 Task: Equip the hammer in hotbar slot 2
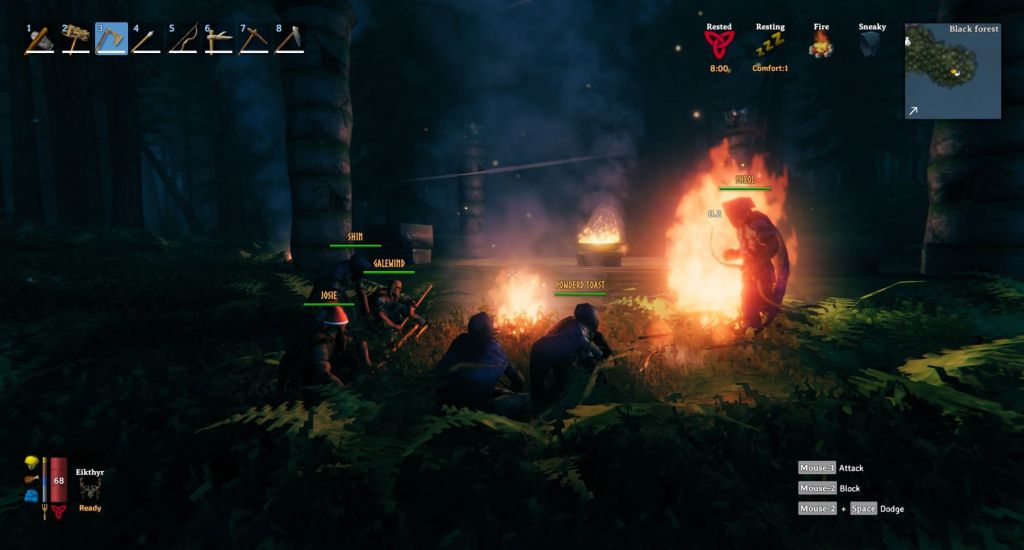coord(75,39)
